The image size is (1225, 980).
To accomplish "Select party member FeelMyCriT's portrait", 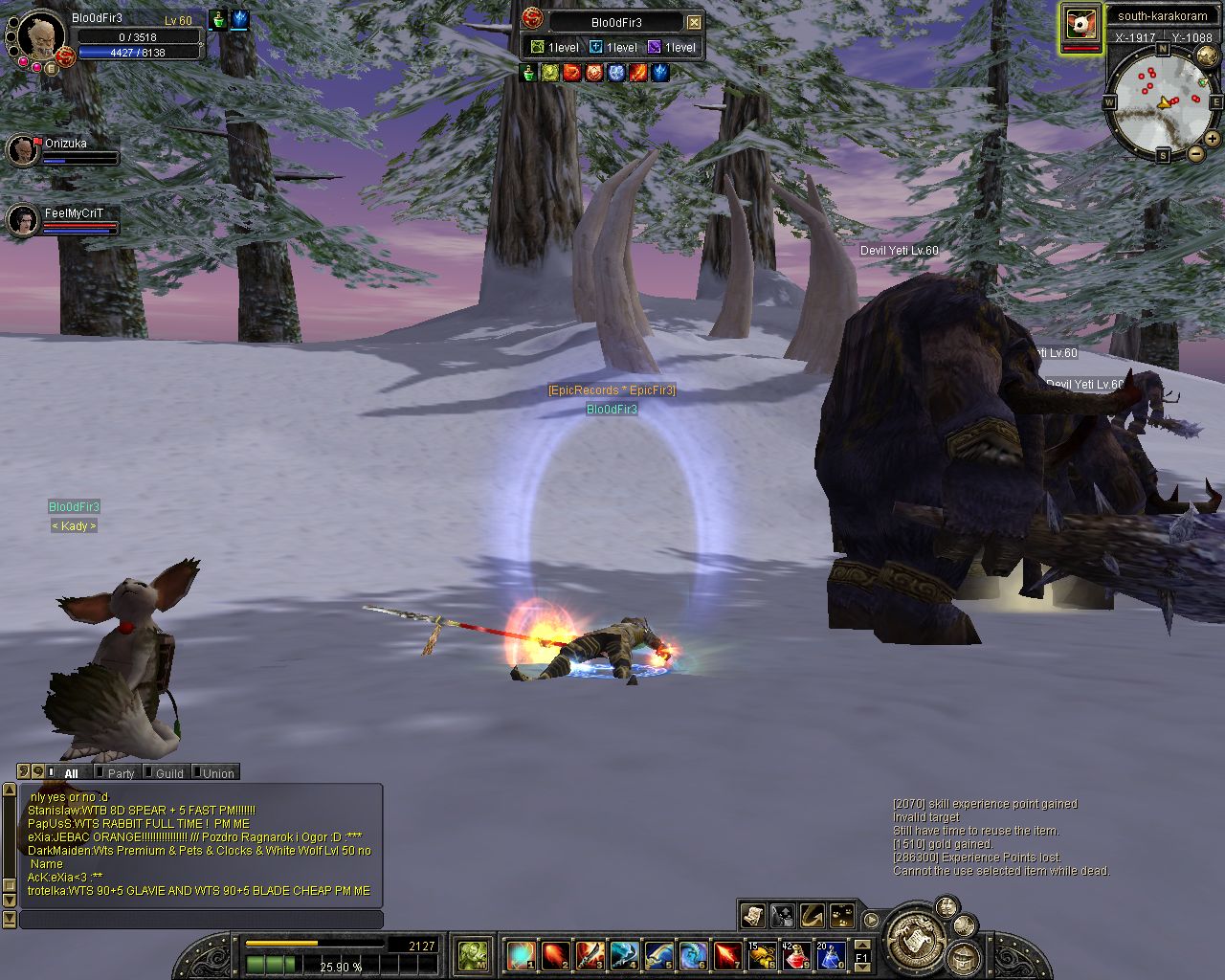I will pyautogui.click(x=23, y=220).
